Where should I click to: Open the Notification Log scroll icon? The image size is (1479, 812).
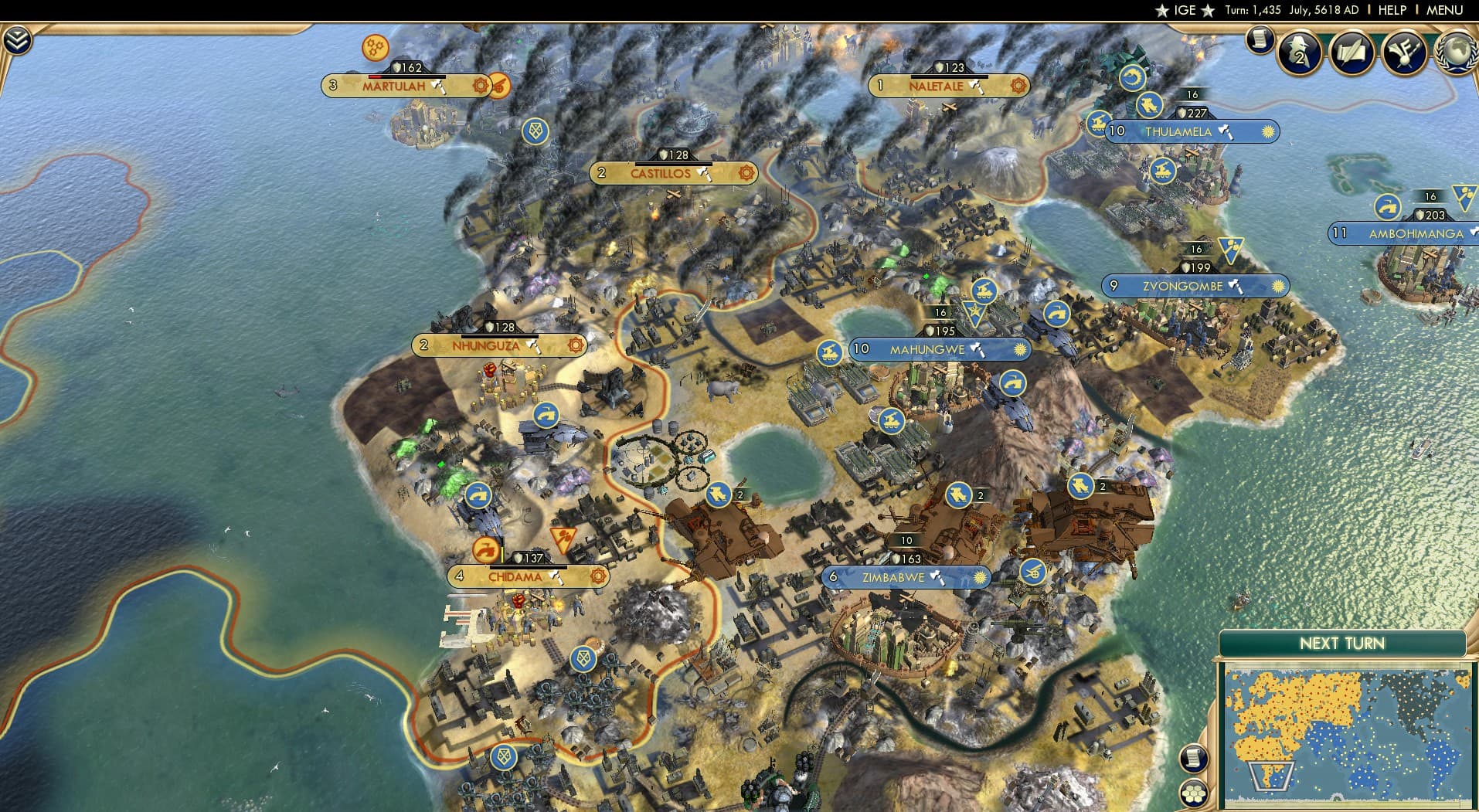(1260, 39)
